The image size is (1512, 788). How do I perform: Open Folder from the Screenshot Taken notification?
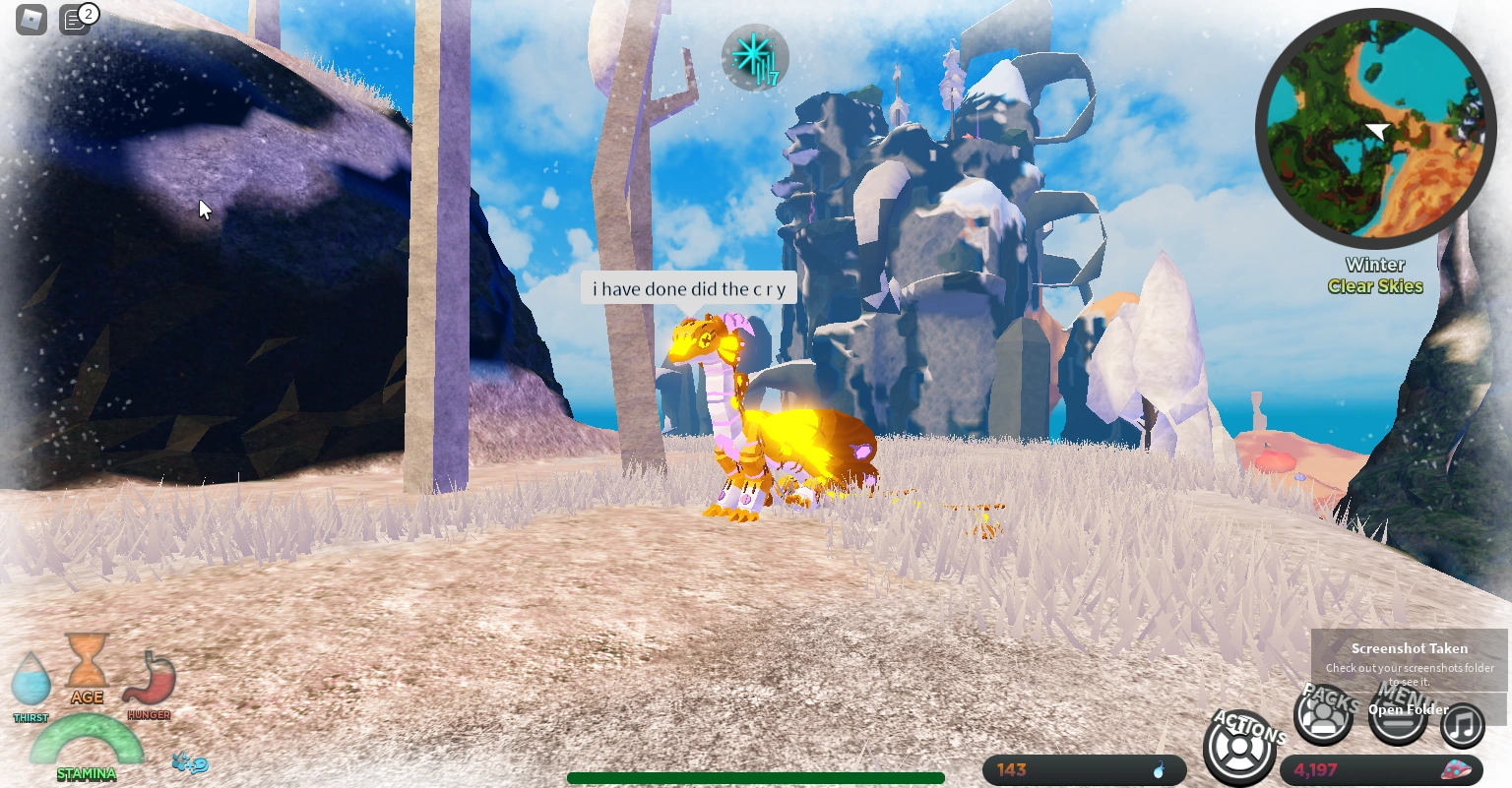[x=1408, y=709]
